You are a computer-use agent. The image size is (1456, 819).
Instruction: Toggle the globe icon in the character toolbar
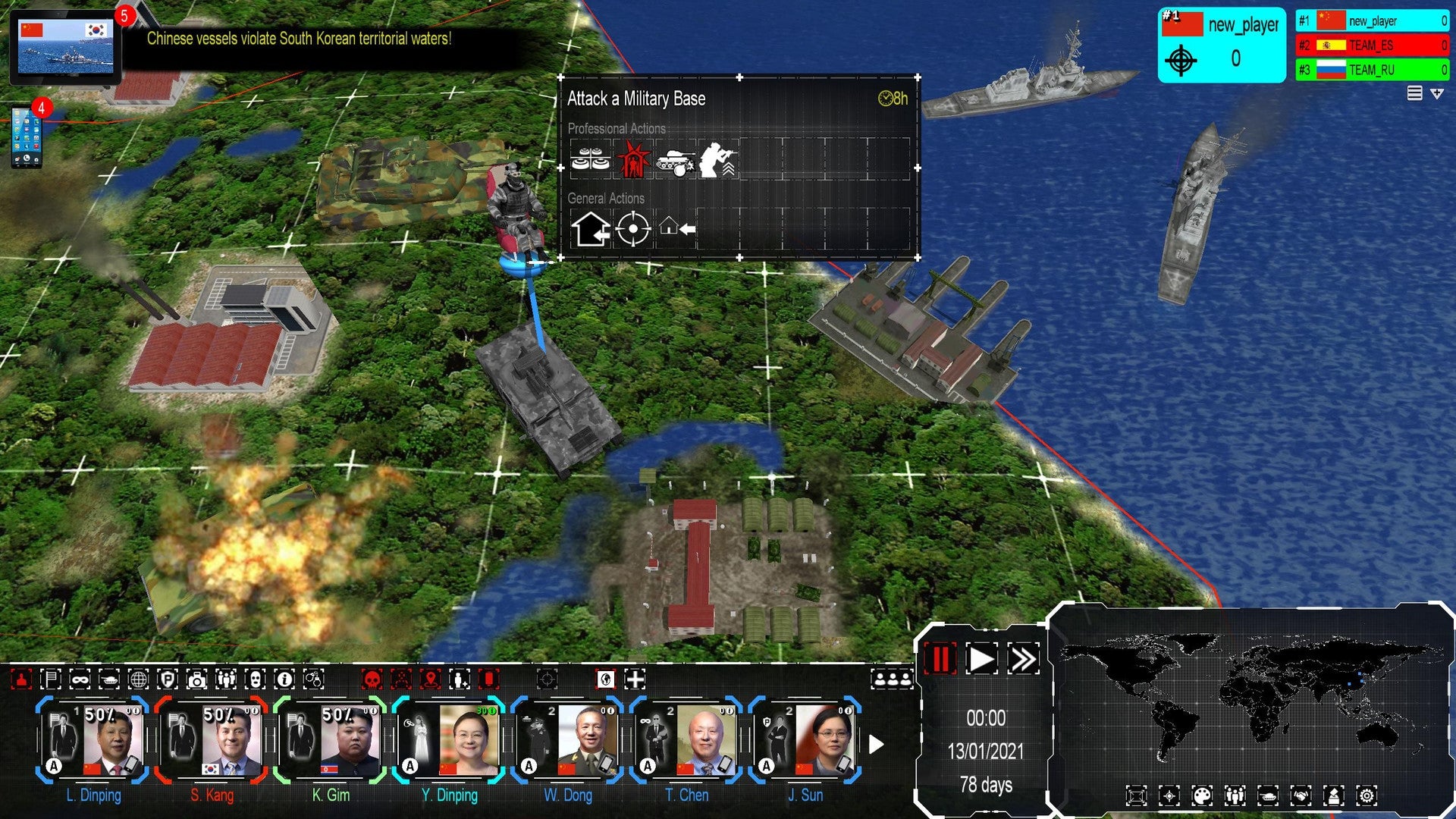coord(139,679)
